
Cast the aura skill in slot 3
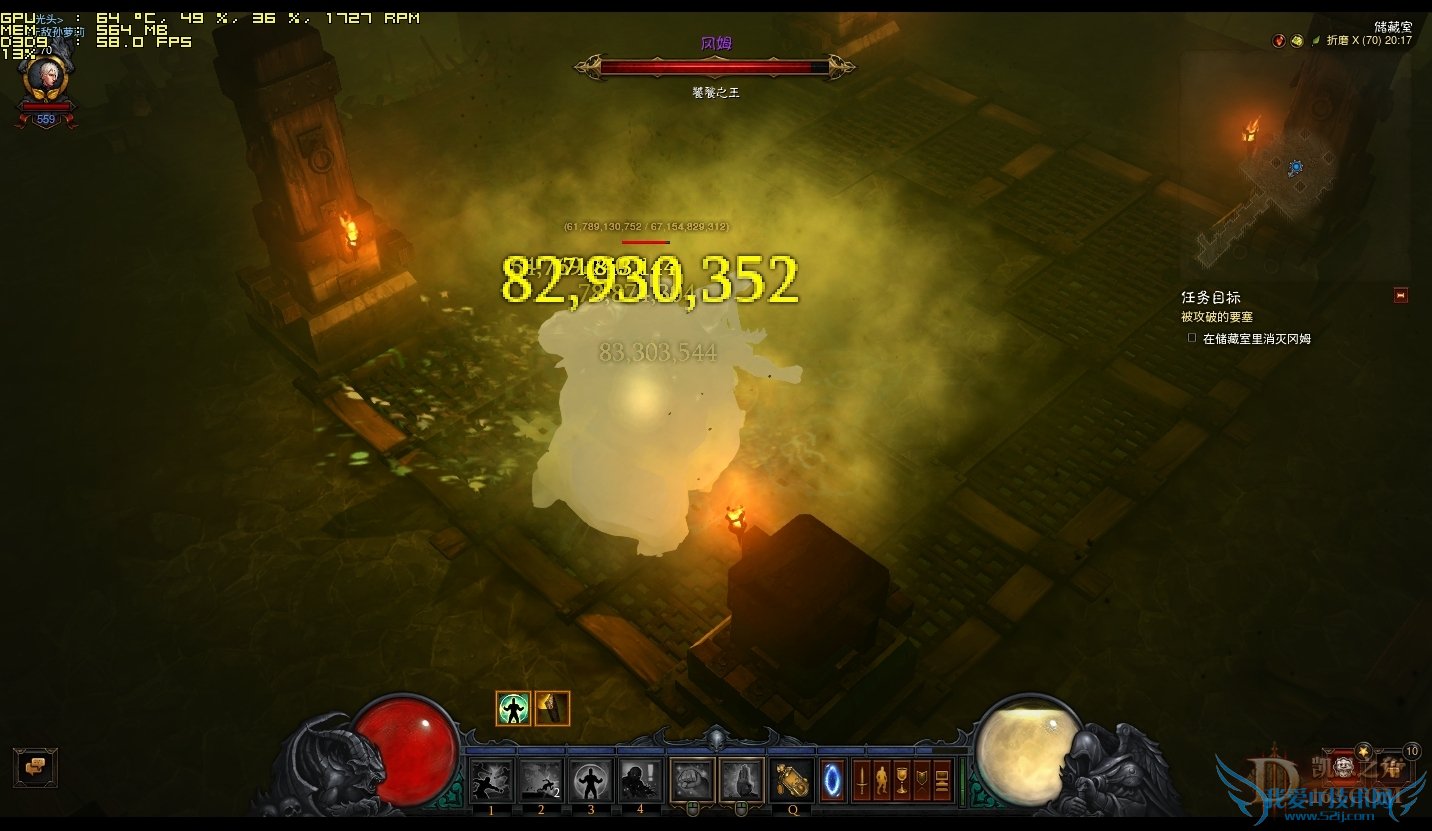591,780
